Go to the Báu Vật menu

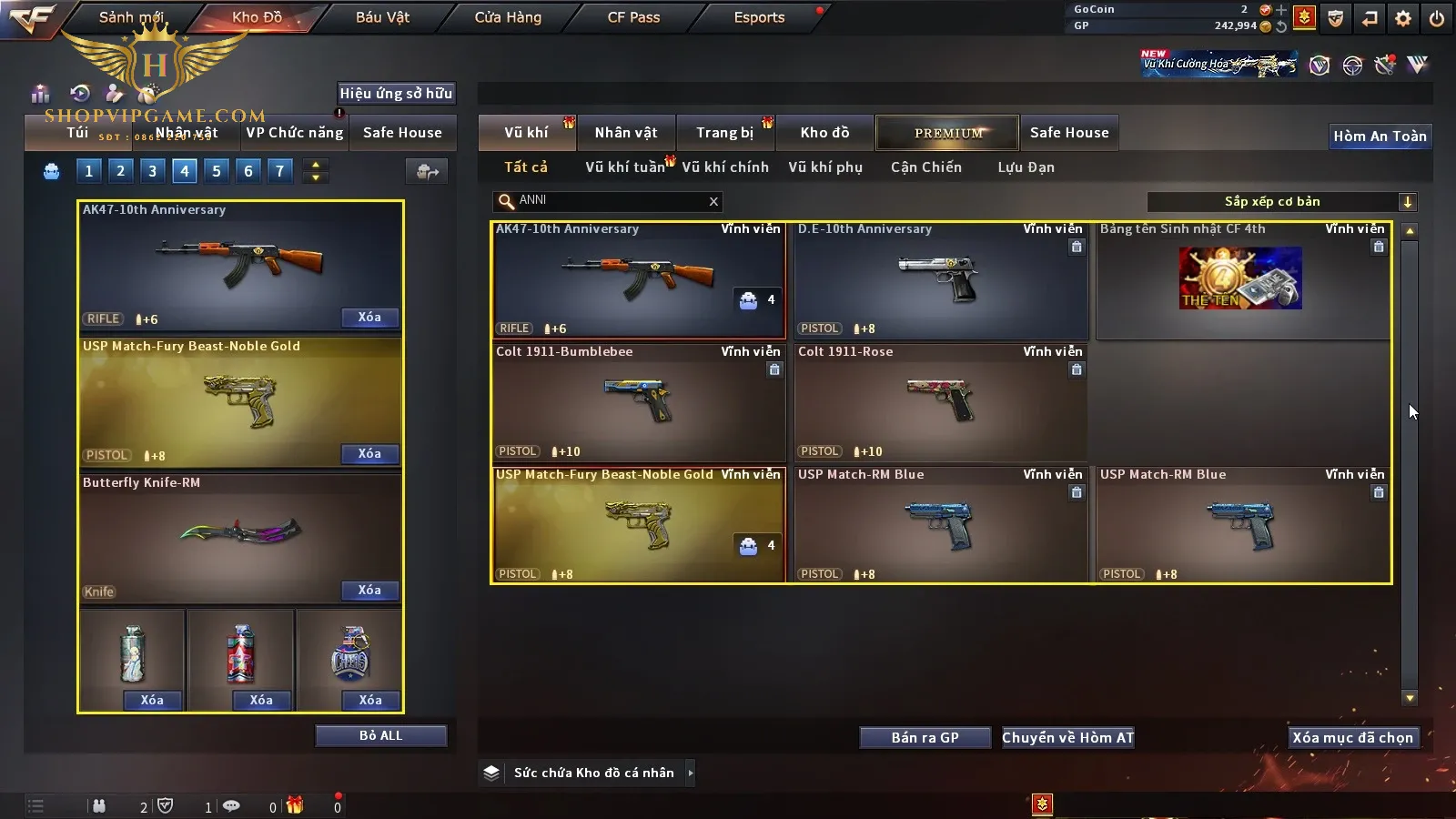382,17
